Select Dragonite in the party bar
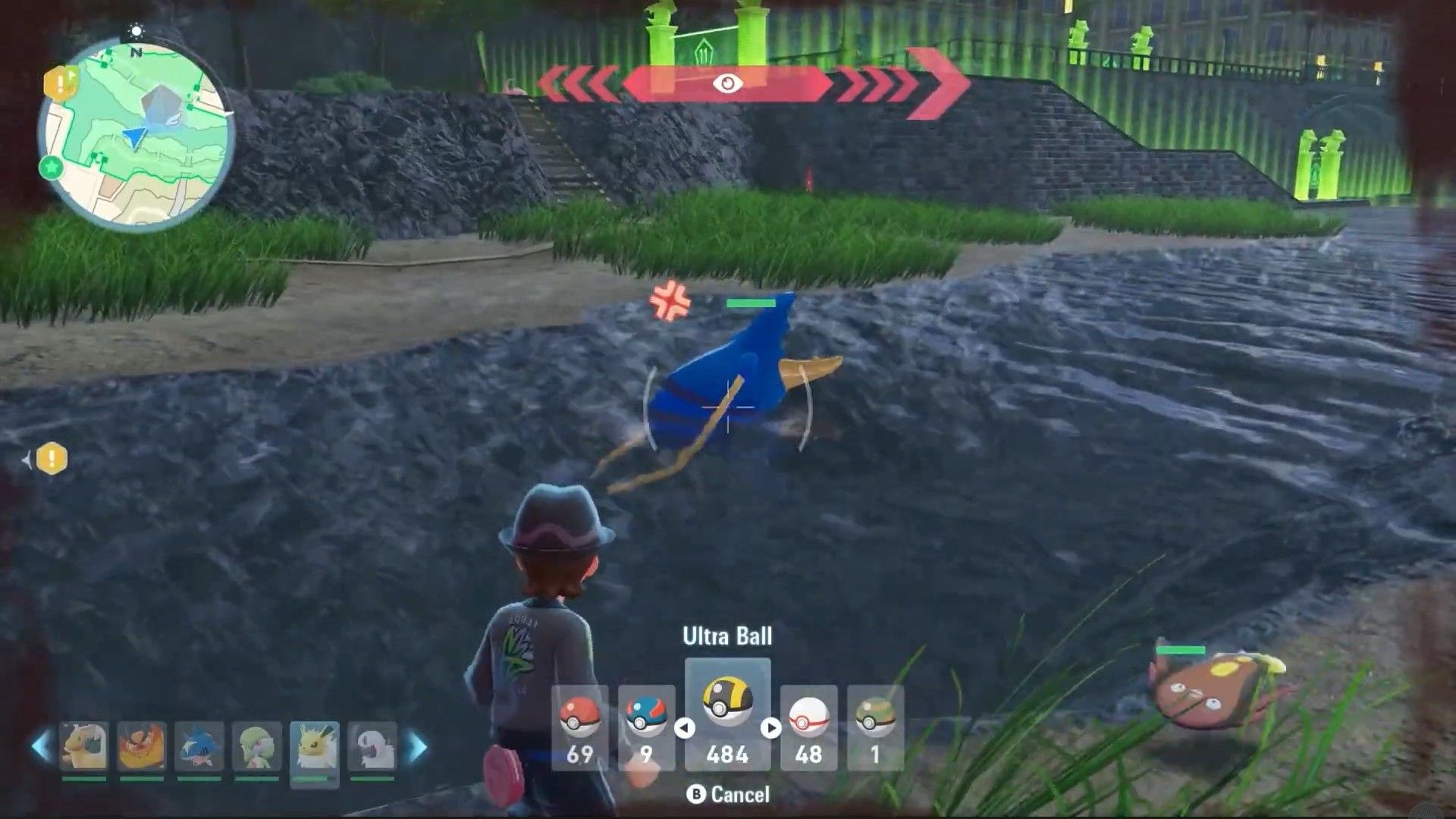This screenshot has width=1456, height=819. tap(83, 748)
